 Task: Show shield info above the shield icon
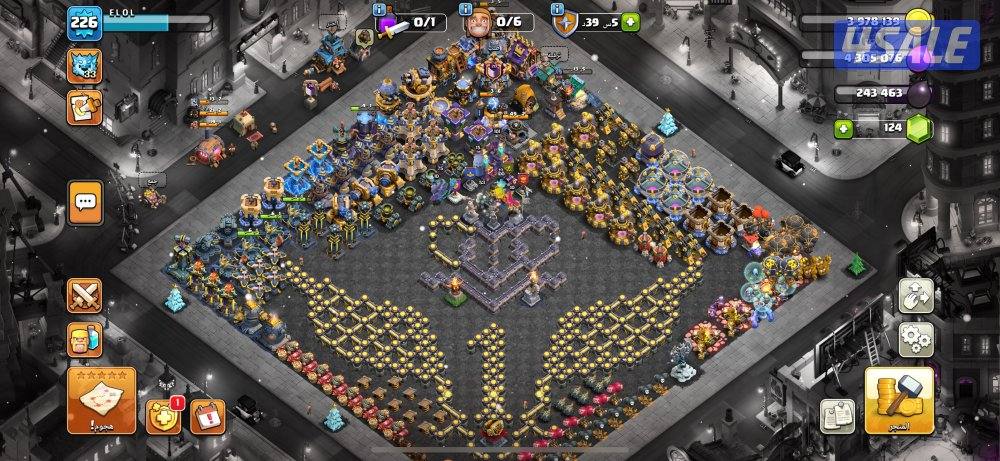557,10
